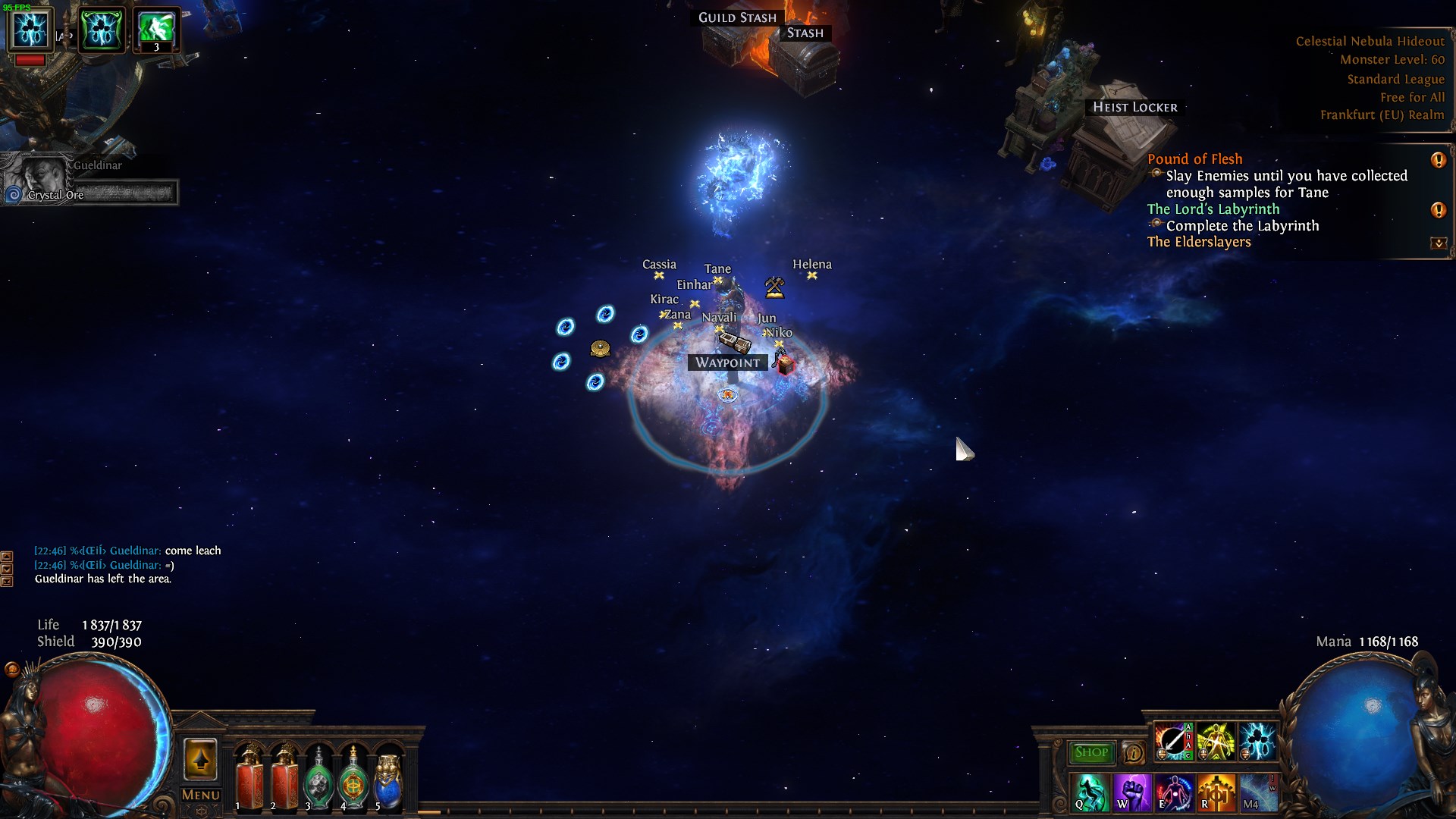Activate the W purple fist skill
The height and width of the screenshot is (819, 1456).
pyautogui.click(x=1132, y=792)
